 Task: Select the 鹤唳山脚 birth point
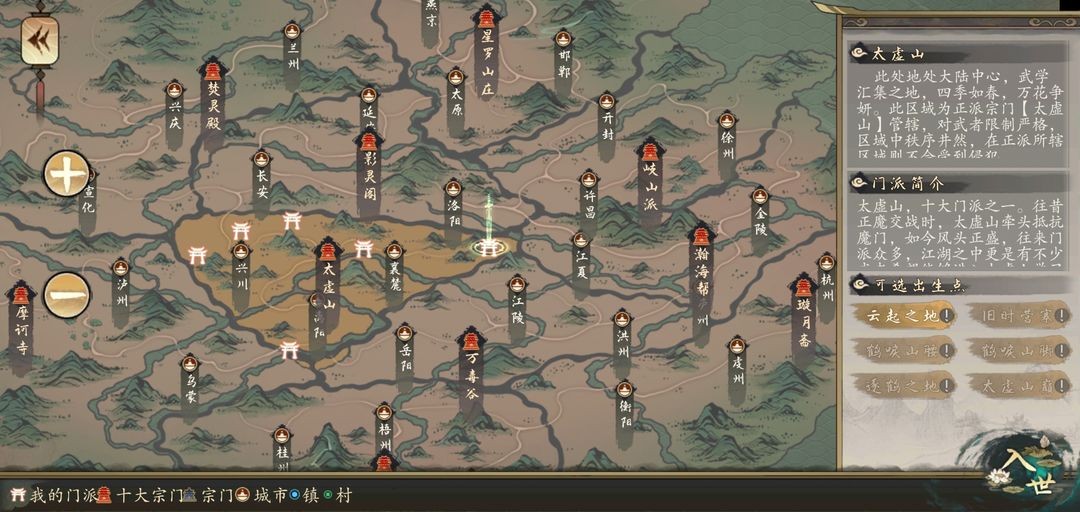(x=1017, y=351)
